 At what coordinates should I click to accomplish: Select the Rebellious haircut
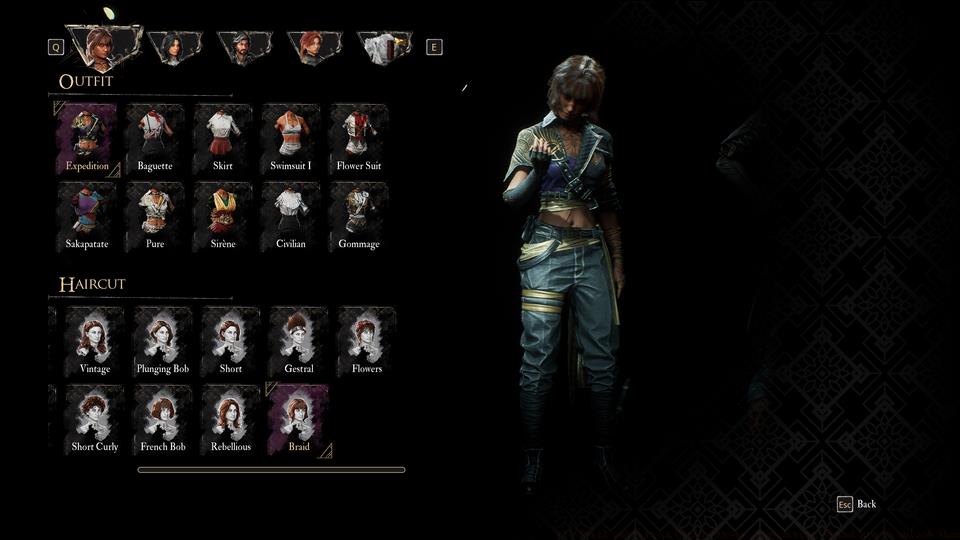click(231, 419)
